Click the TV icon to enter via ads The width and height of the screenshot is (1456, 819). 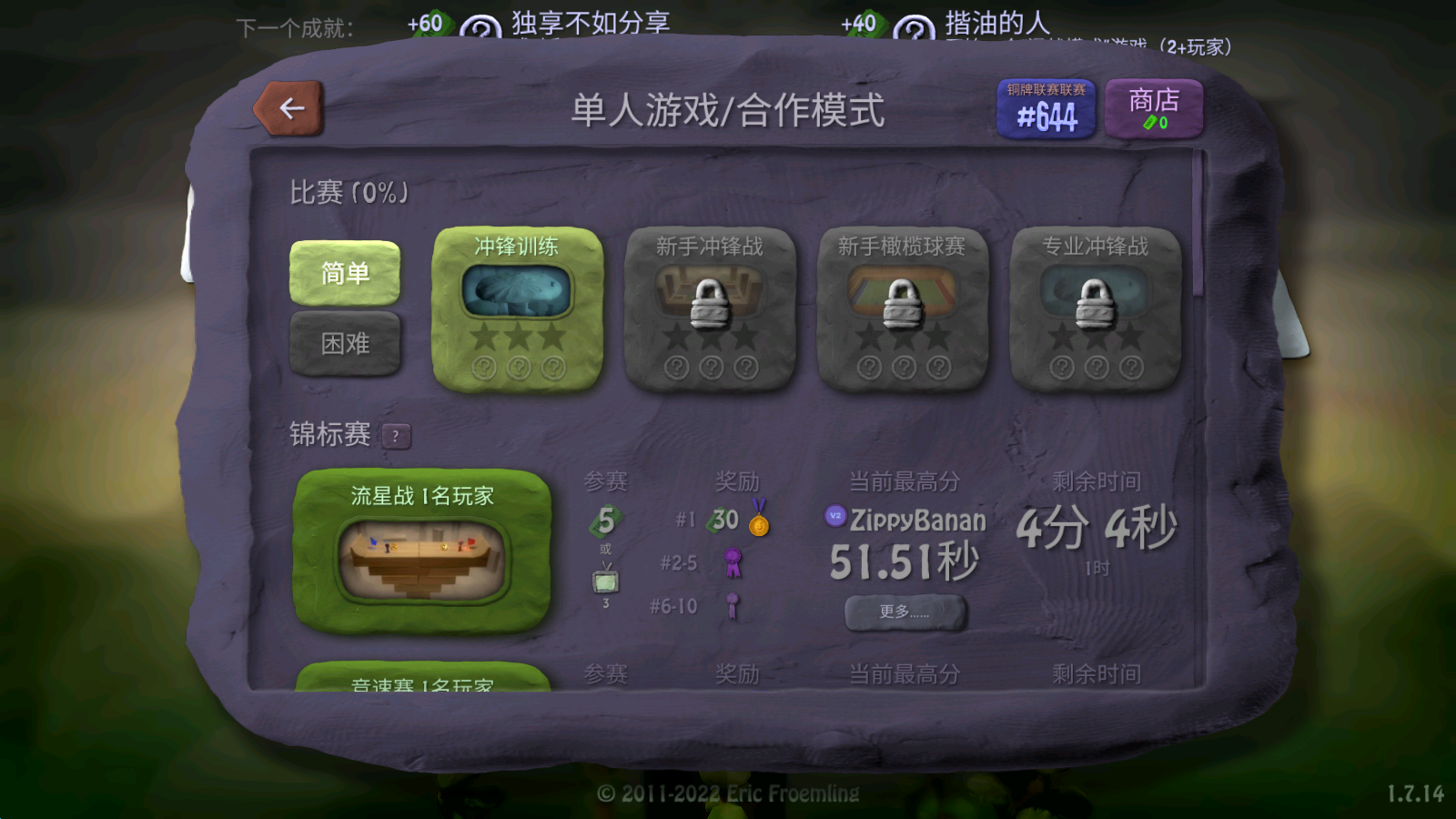click(x=606, y=579)
